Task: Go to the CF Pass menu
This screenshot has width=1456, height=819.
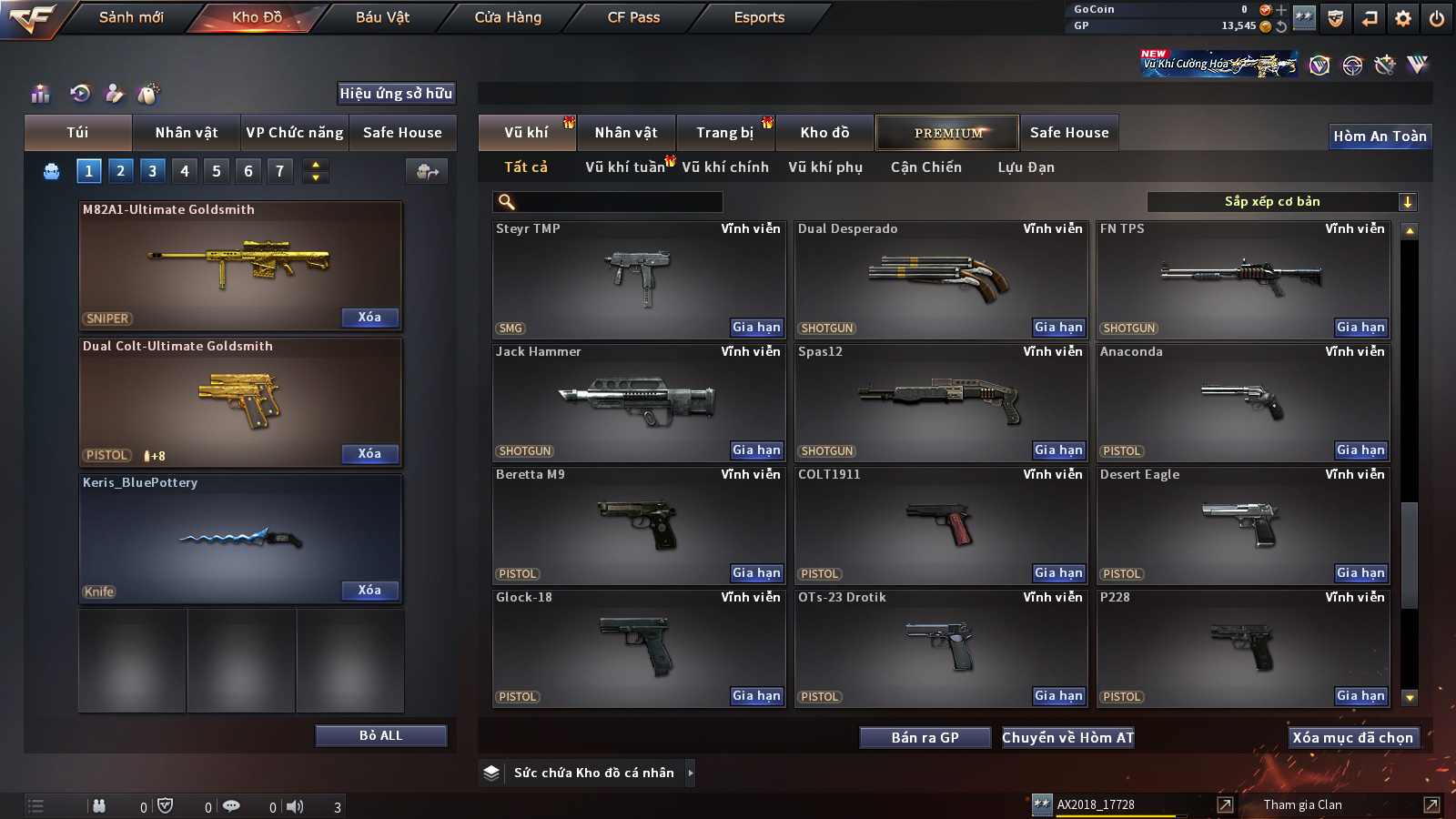Action: (x=633, y=17)
